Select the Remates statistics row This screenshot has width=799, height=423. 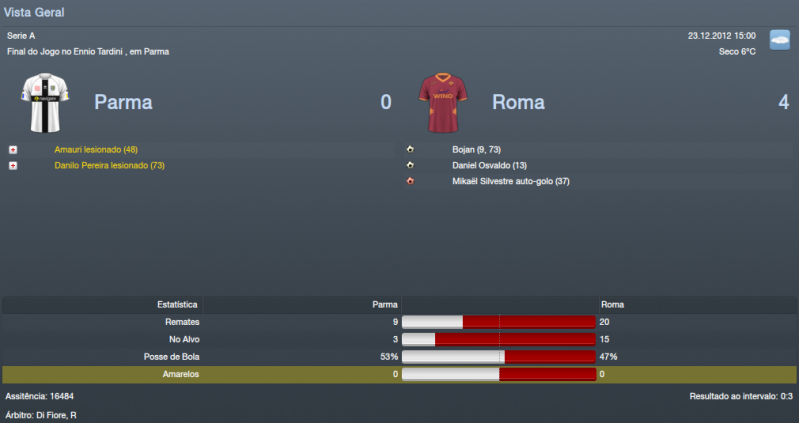click(399, 322)
